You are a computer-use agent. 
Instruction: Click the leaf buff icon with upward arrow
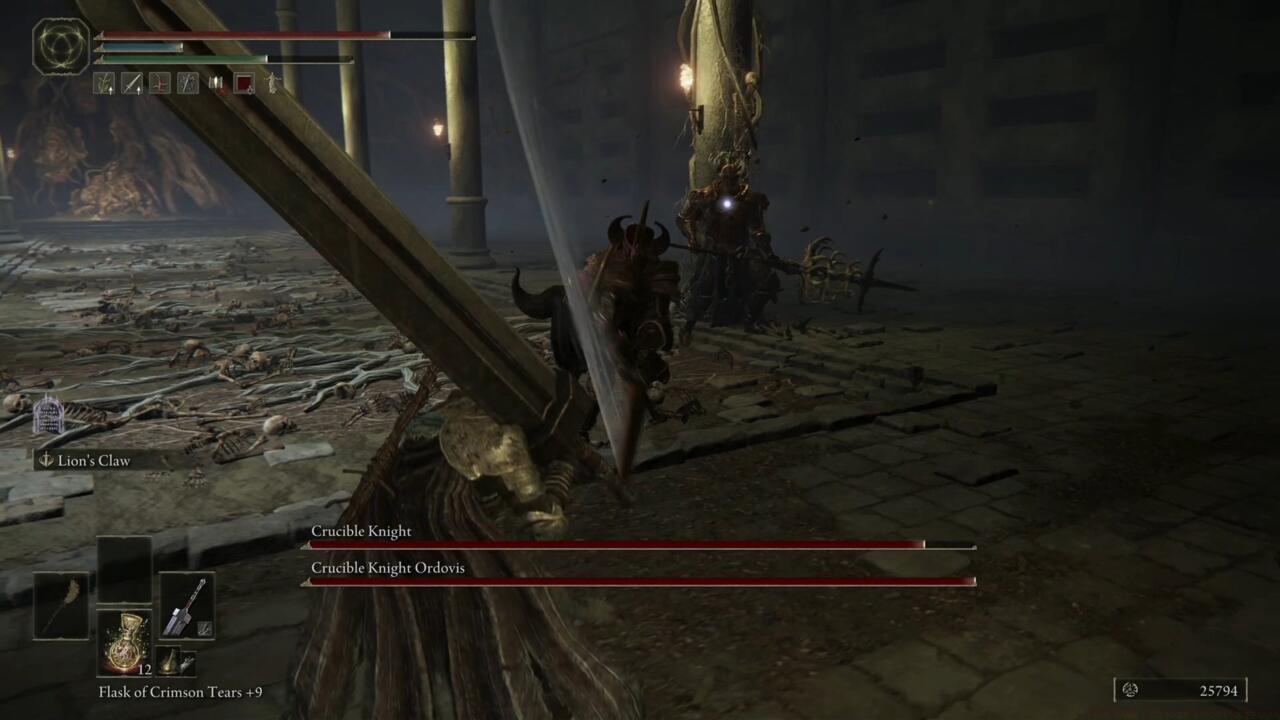coord(105,84)
